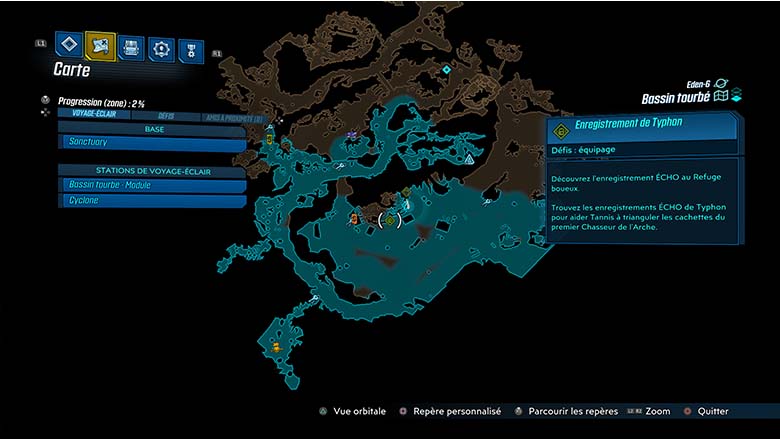Image resolution: width=780 pixels, height=439 pixels.
Task: Switch to the diamond-icon menu tab
Action: pos(68,44)
